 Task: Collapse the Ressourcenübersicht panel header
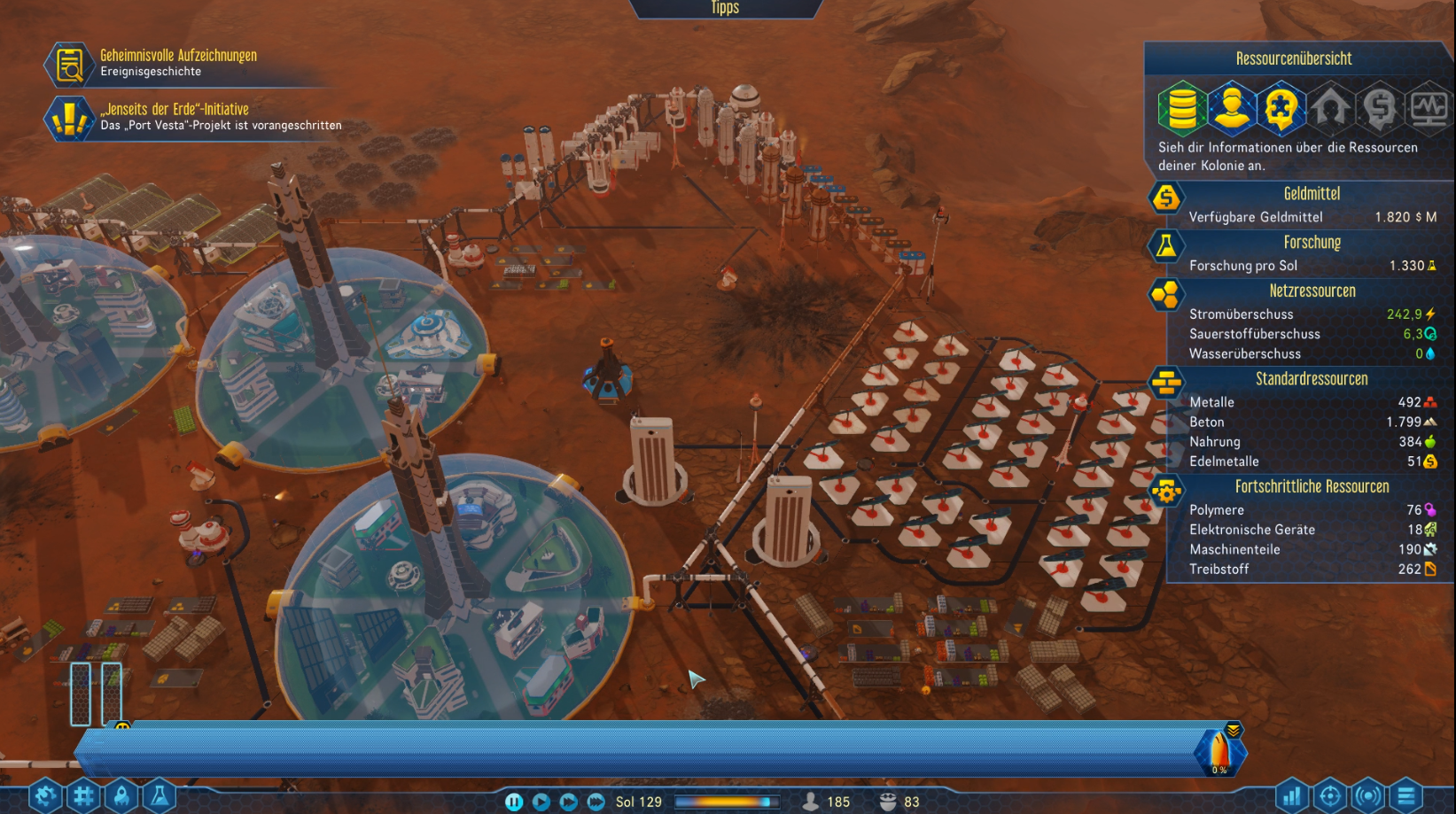[1295, 58]
